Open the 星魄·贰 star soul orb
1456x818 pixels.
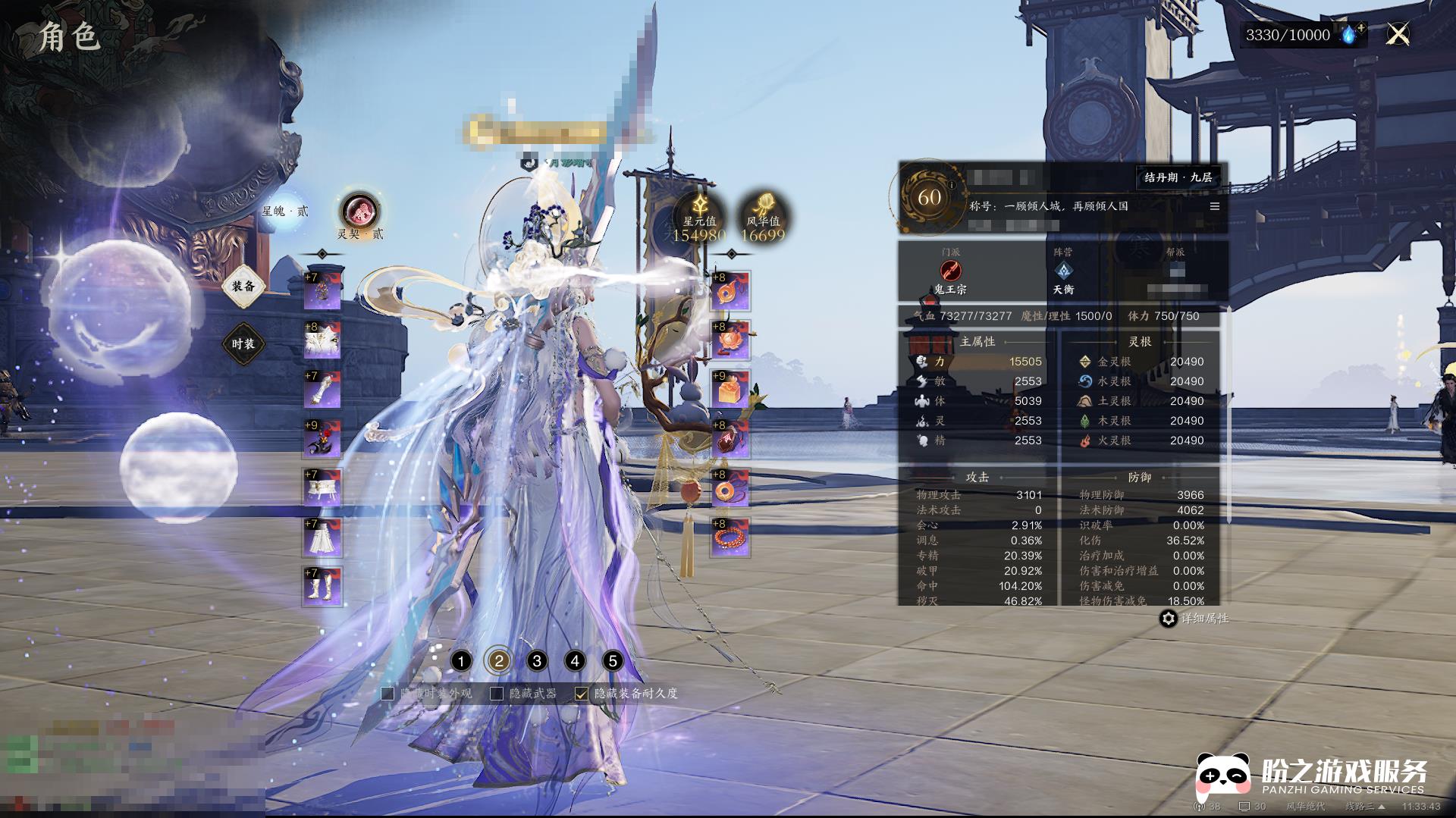pyautogui.click(x=285, y=211)
